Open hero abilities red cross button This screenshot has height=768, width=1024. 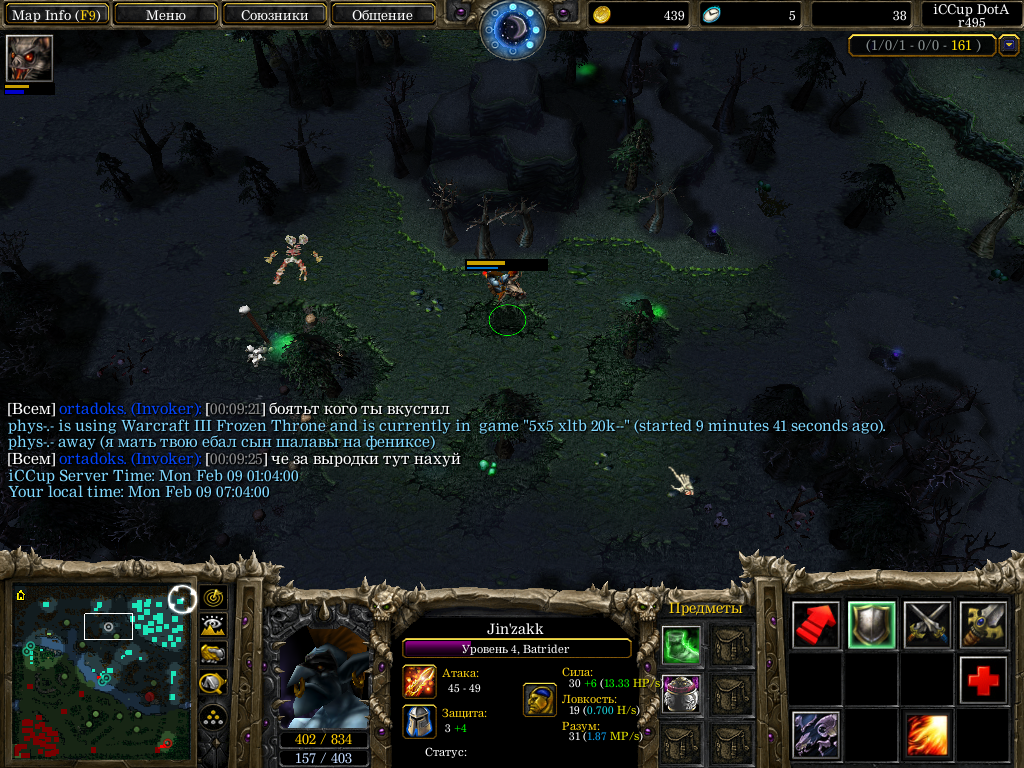tap(982, 680)
